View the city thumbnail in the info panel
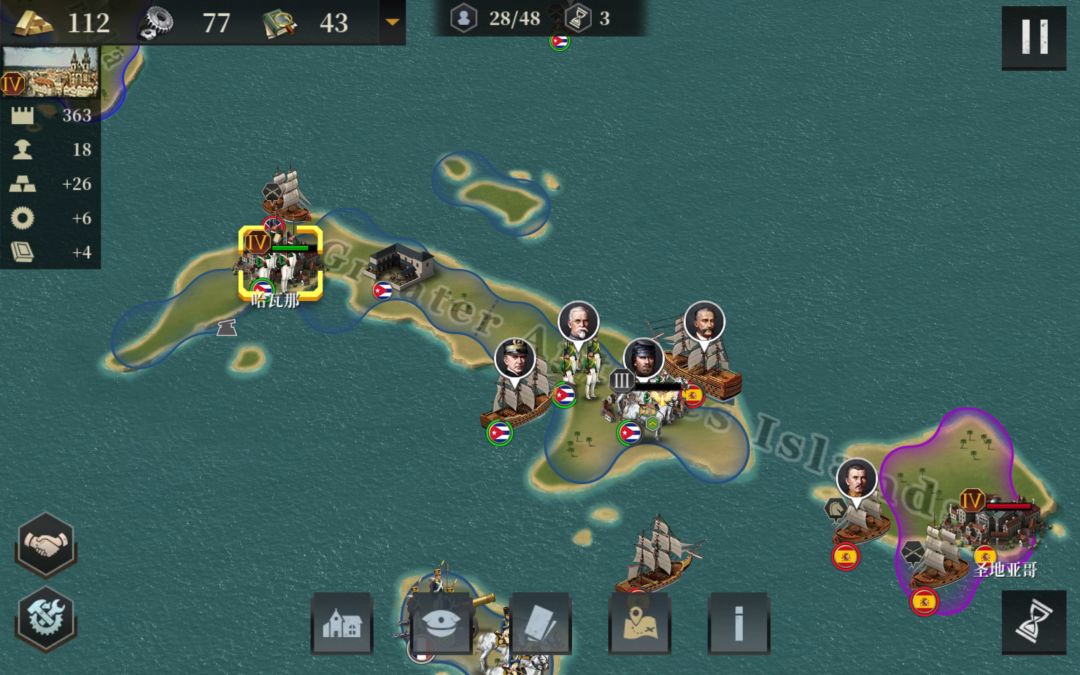The width and height of the screenshot is (1080, 675). 50,72
